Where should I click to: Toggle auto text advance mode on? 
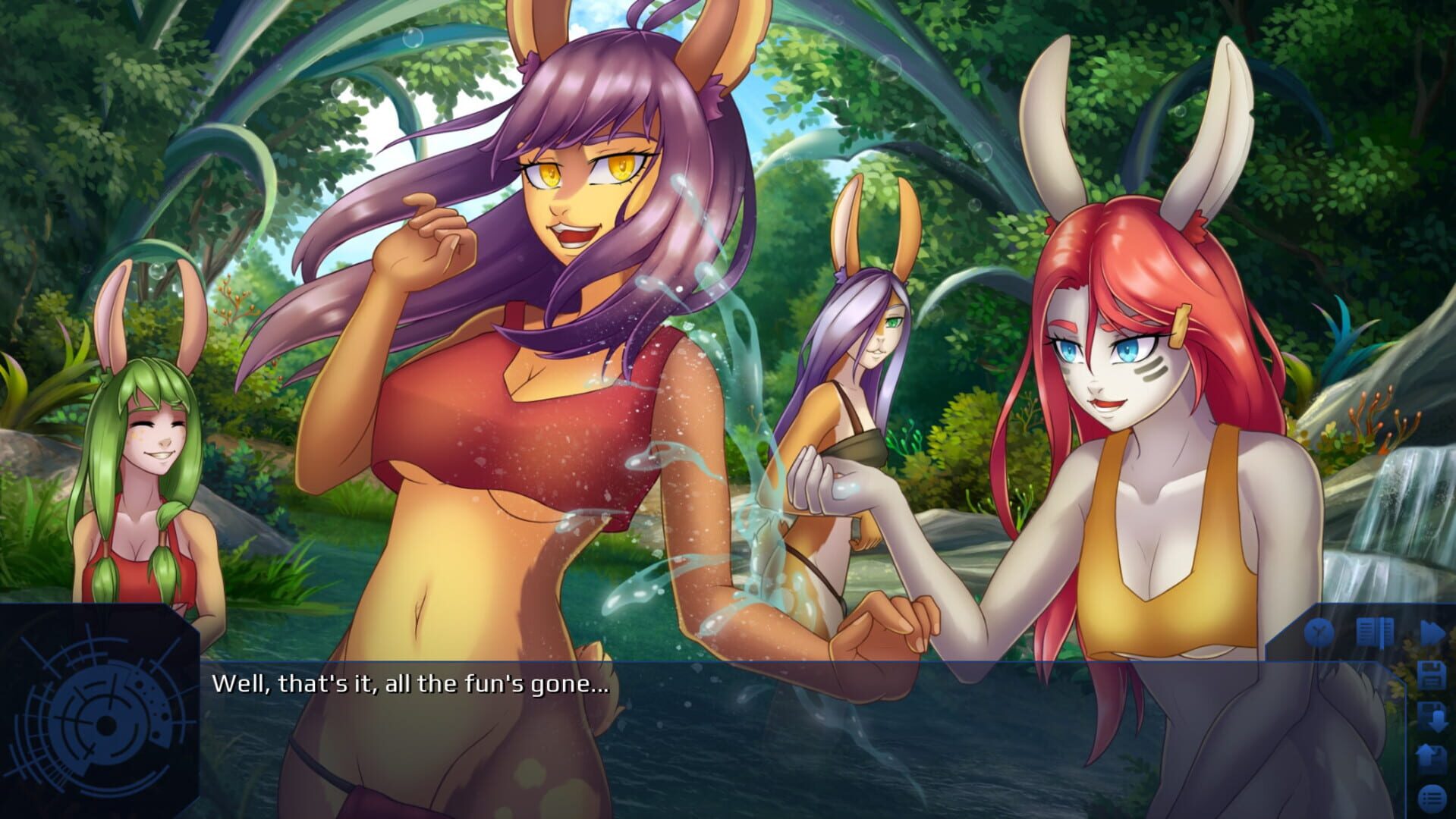[1319, 630]
